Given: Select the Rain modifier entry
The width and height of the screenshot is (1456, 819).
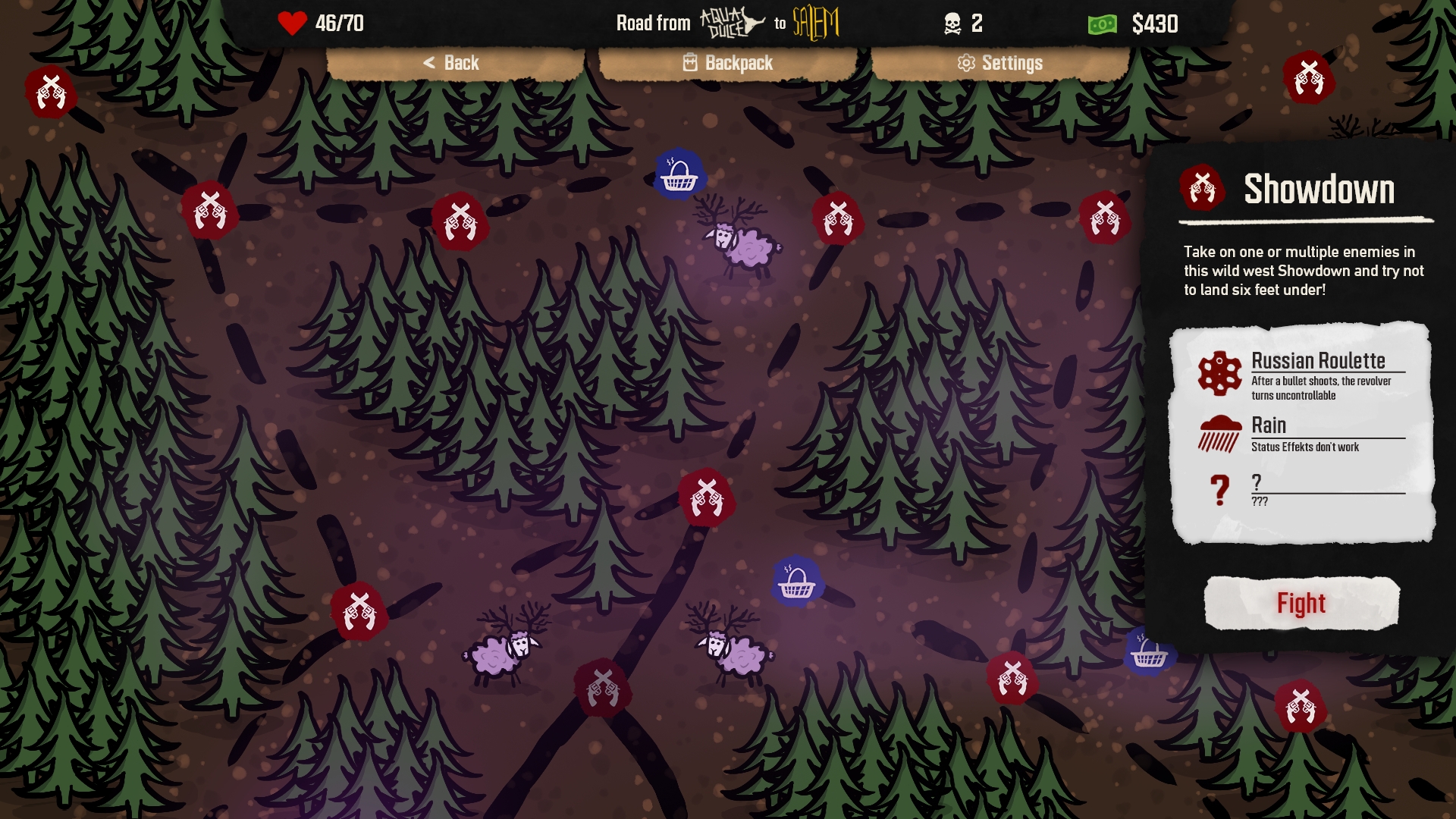Looking at the screenshot, I should point(1301,434).
